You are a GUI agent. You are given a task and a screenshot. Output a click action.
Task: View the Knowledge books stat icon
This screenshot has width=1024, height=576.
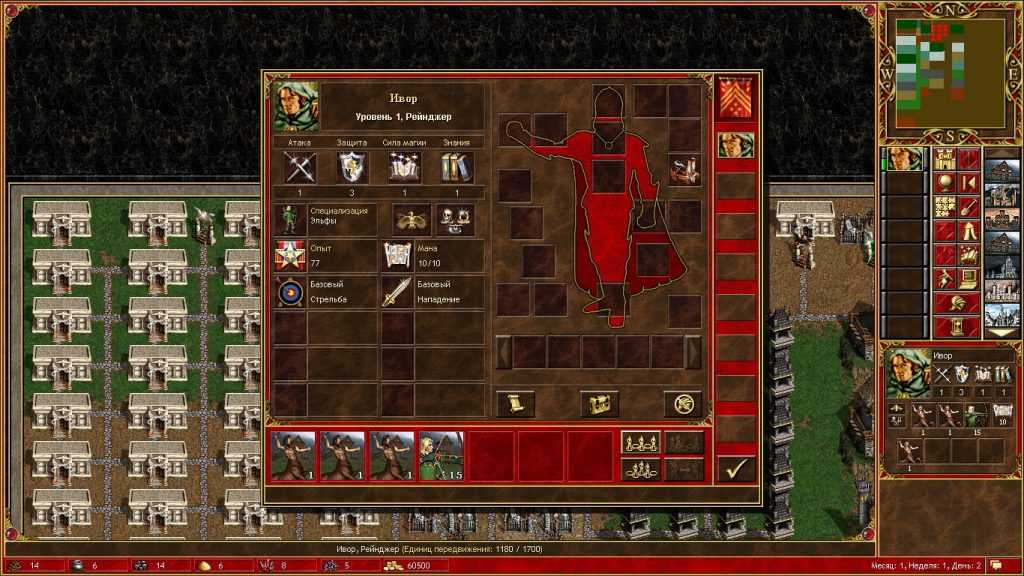457,167
